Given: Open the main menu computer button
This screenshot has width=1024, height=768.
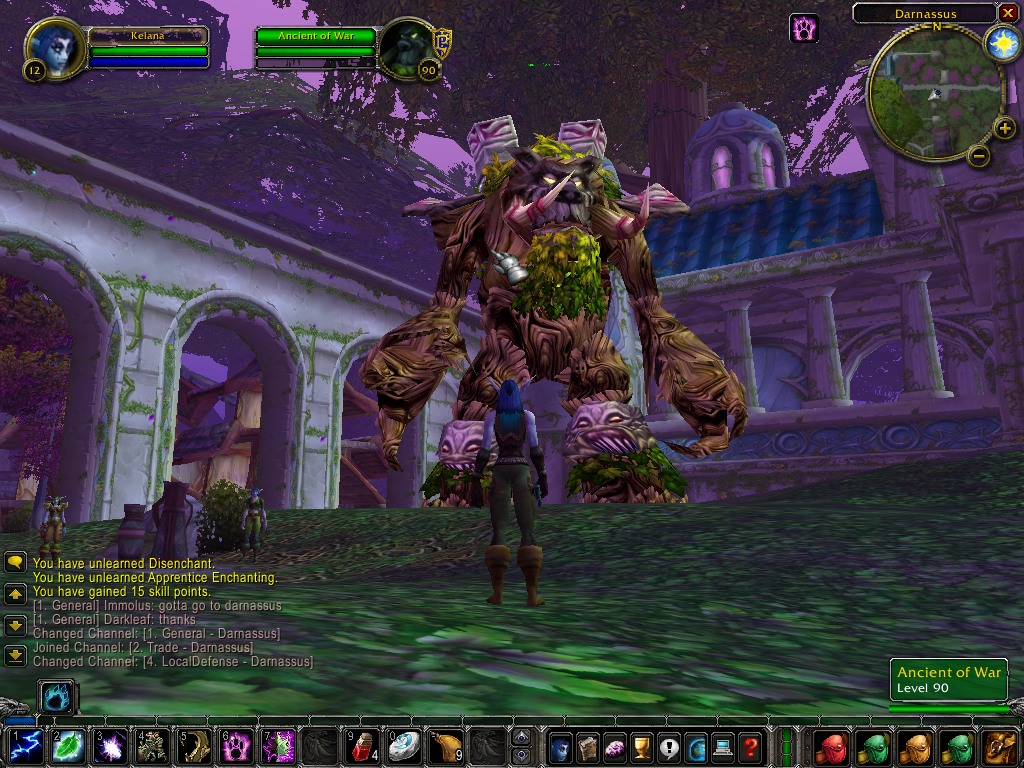Looking at the screenshot, I should 723,746.
